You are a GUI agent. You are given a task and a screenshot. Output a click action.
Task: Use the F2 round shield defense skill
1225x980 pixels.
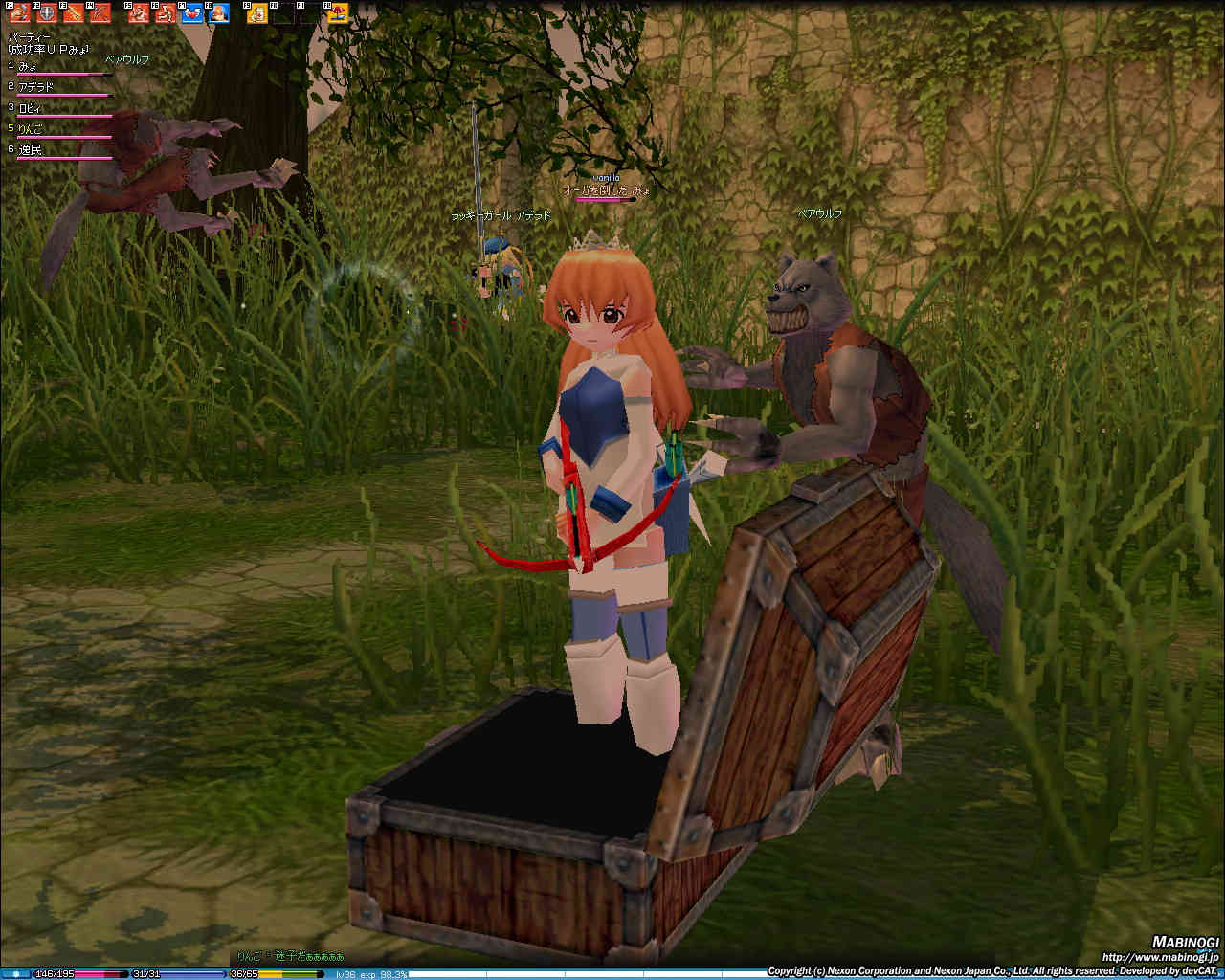point(48,13)
